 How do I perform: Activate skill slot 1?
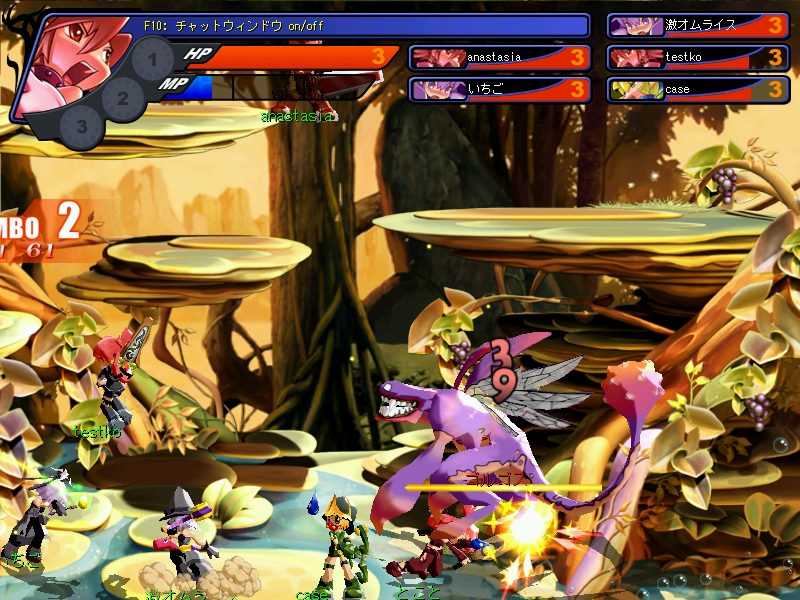coord(152,64)
